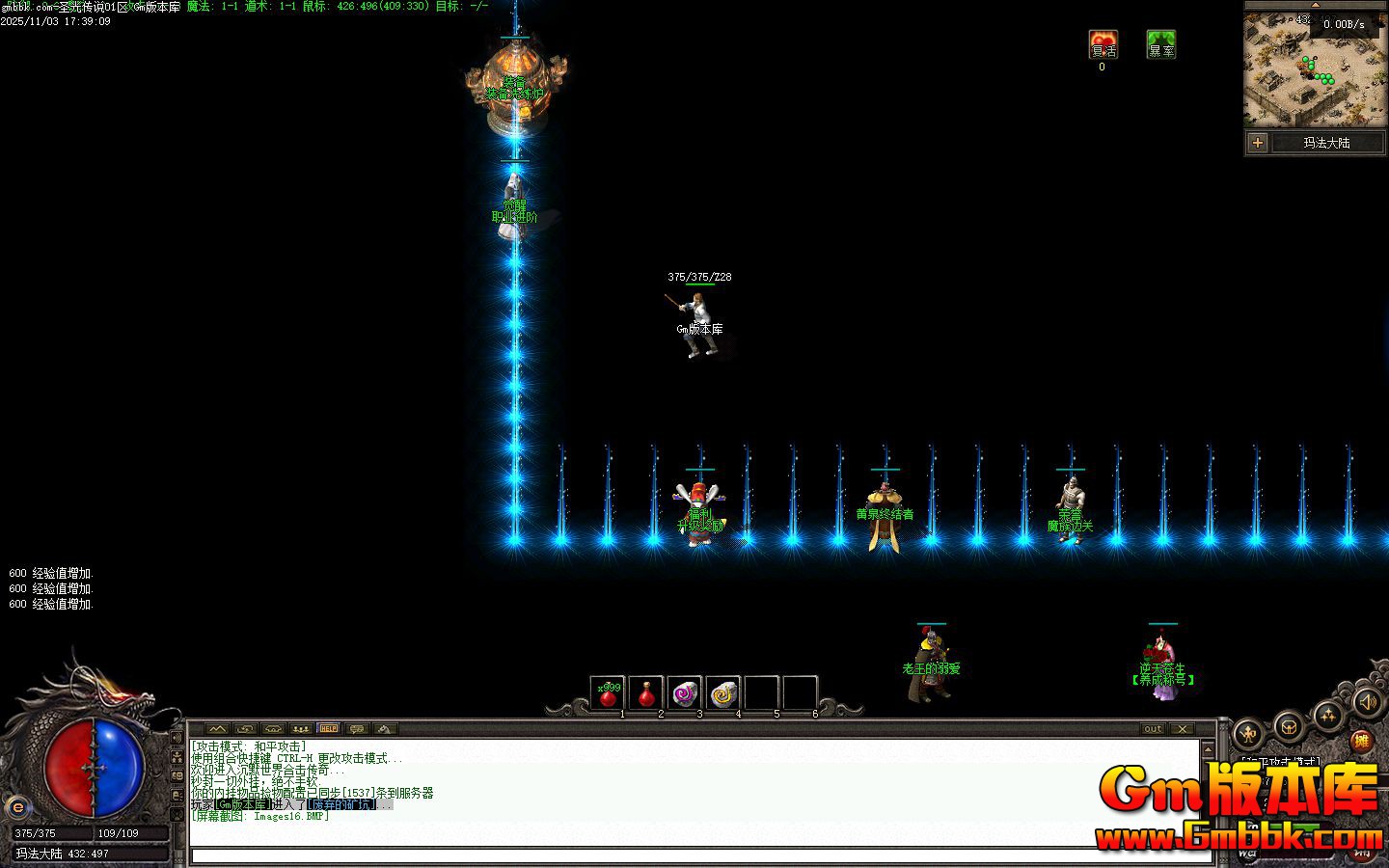
Task: Close the game with the X button
Action: [1183, 729]
